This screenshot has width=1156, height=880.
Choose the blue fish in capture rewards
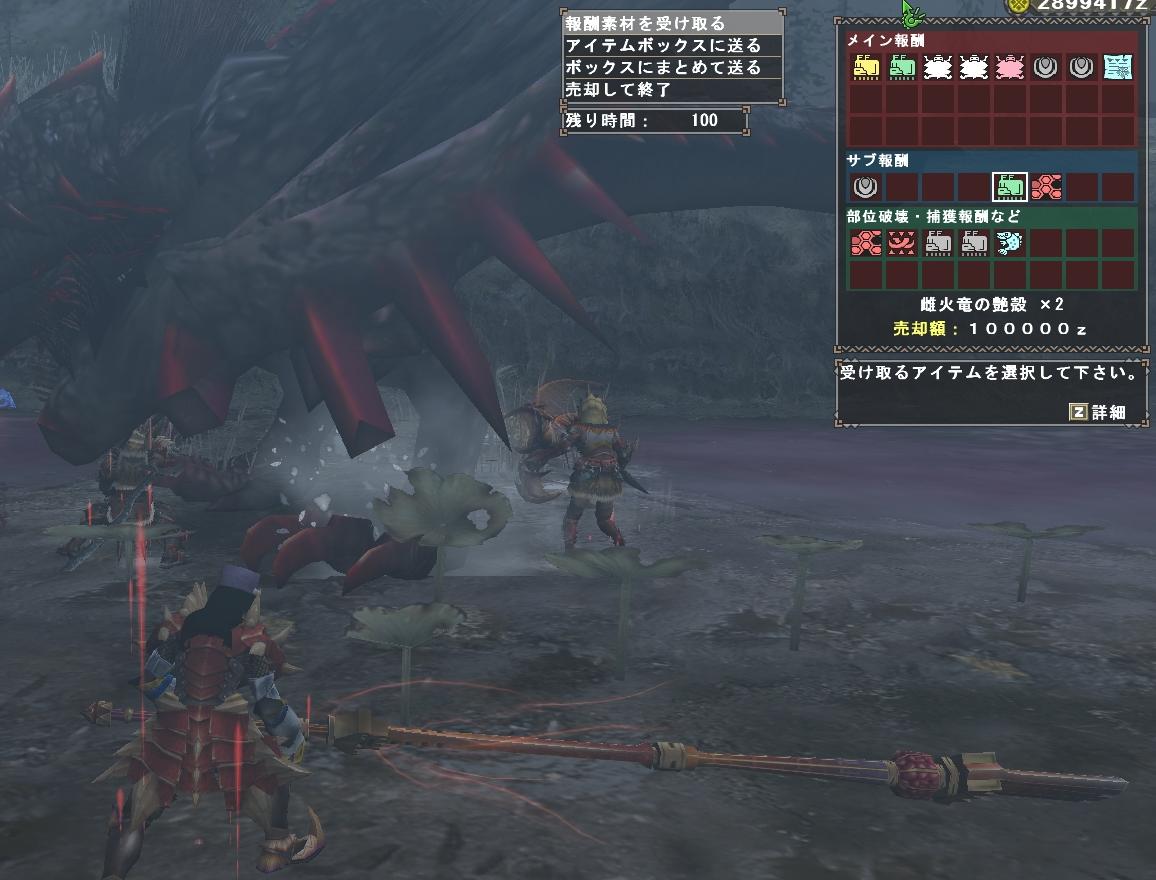(1010, 243)
